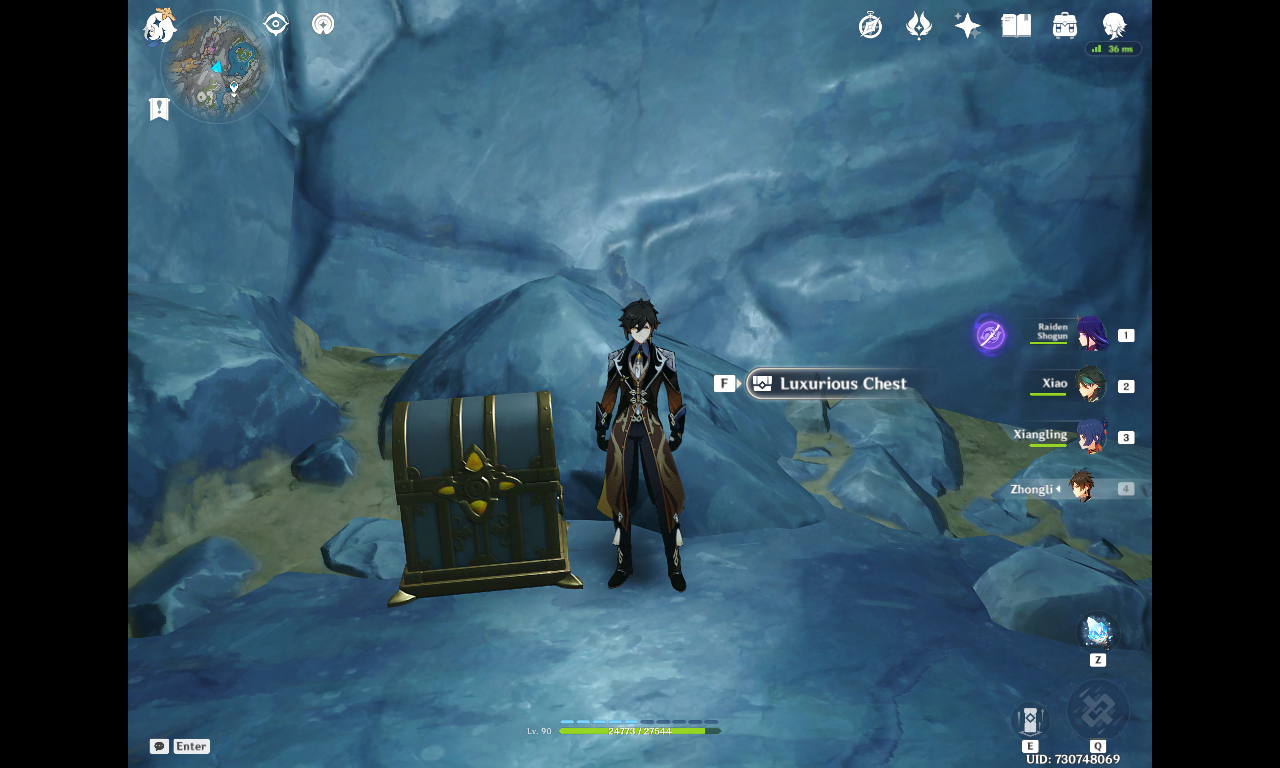Open the Inventory backpack icon
This screenshot has height=768, width=1280.
[1062, 25]
